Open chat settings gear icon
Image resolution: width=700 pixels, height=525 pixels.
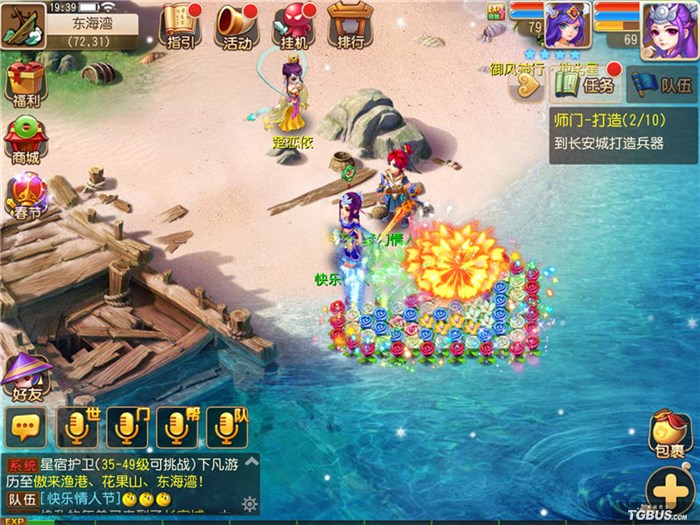(x=249, y=503)
